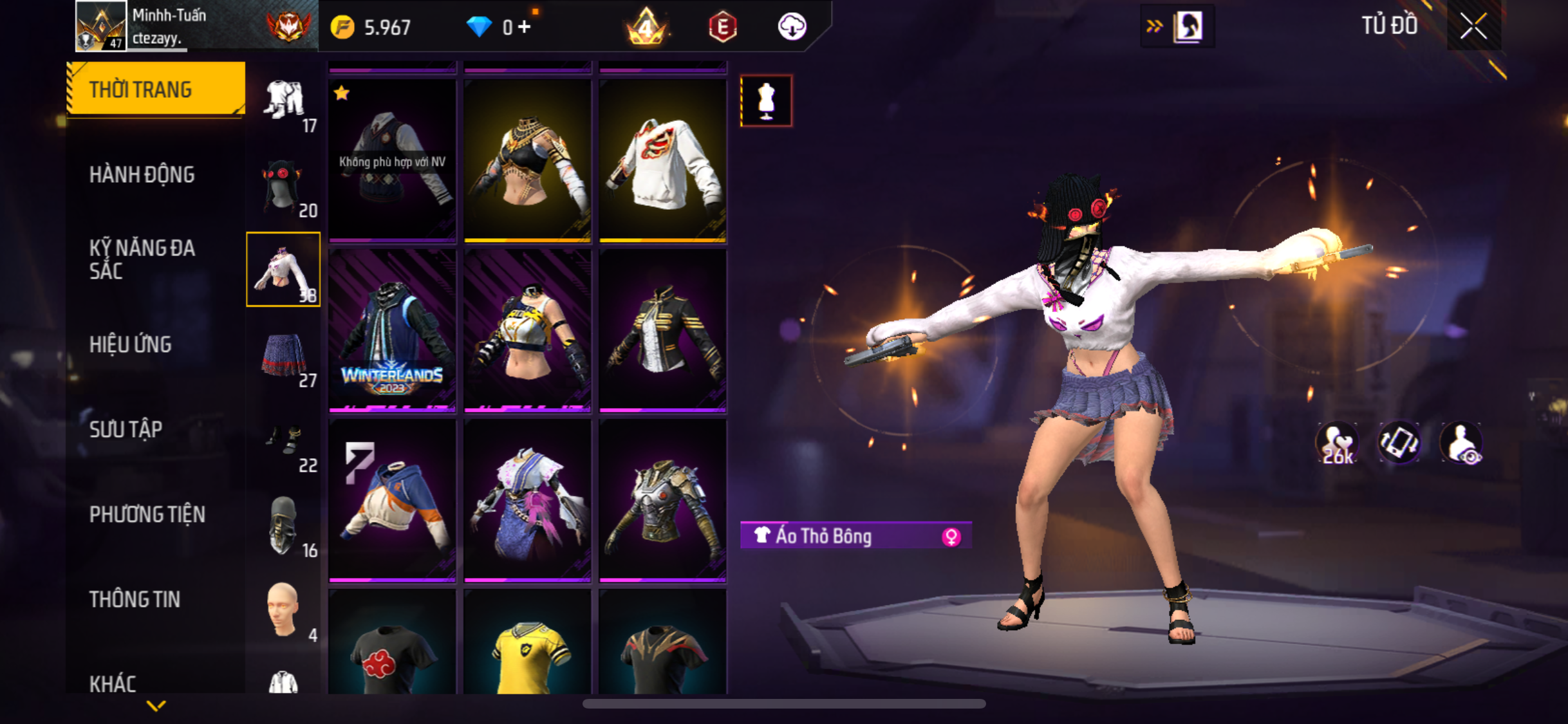This screenshot has height=724, width=1568.
Task: Click the mannequin preview icon
Action: (x=766, y=101)
